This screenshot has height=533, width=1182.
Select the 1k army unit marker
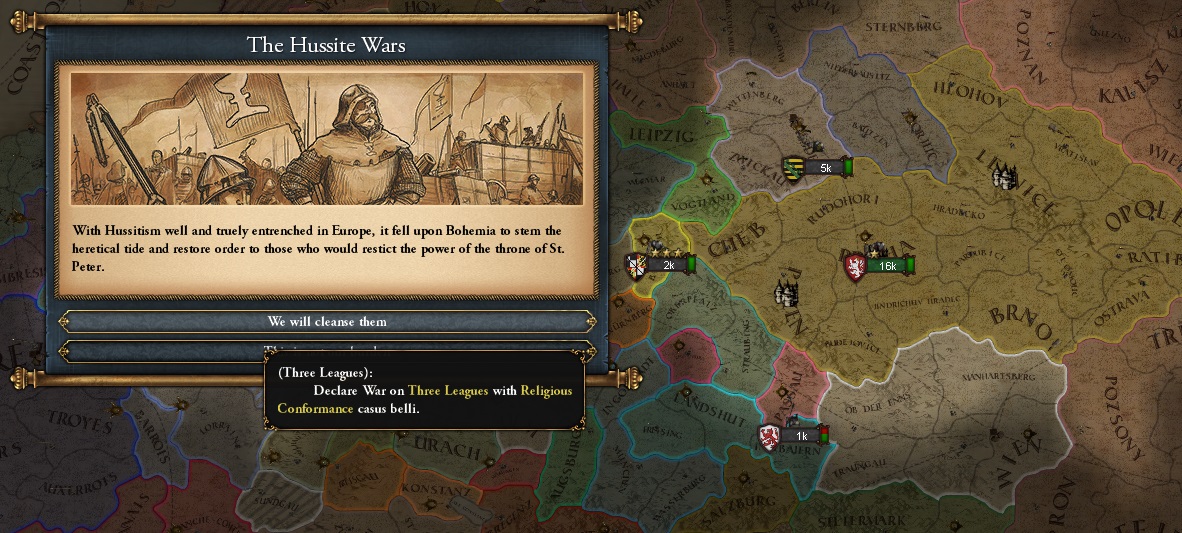pyautogui.click(x=795, y=436)
